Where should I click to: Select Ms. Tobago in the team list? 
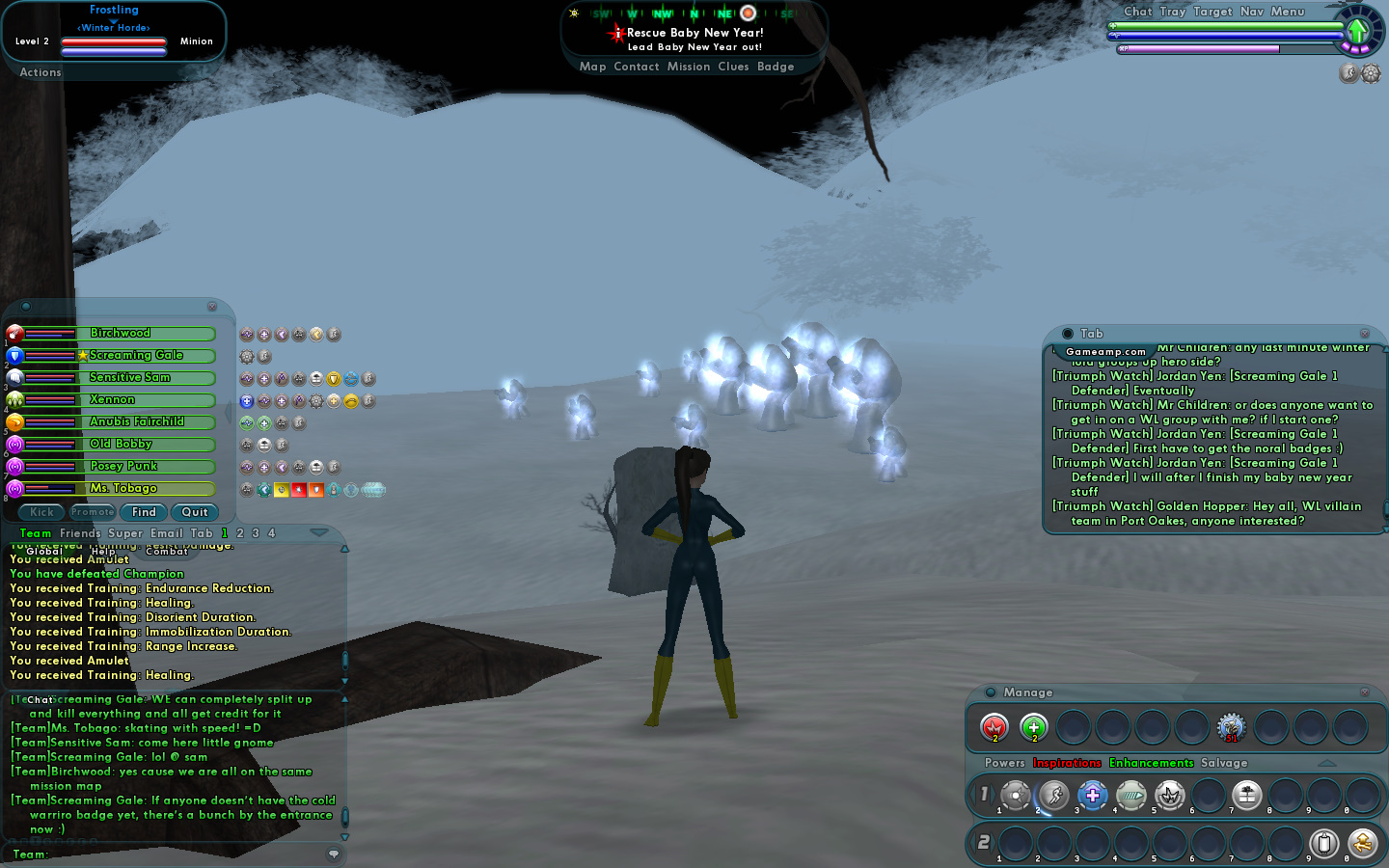[123, 489]
